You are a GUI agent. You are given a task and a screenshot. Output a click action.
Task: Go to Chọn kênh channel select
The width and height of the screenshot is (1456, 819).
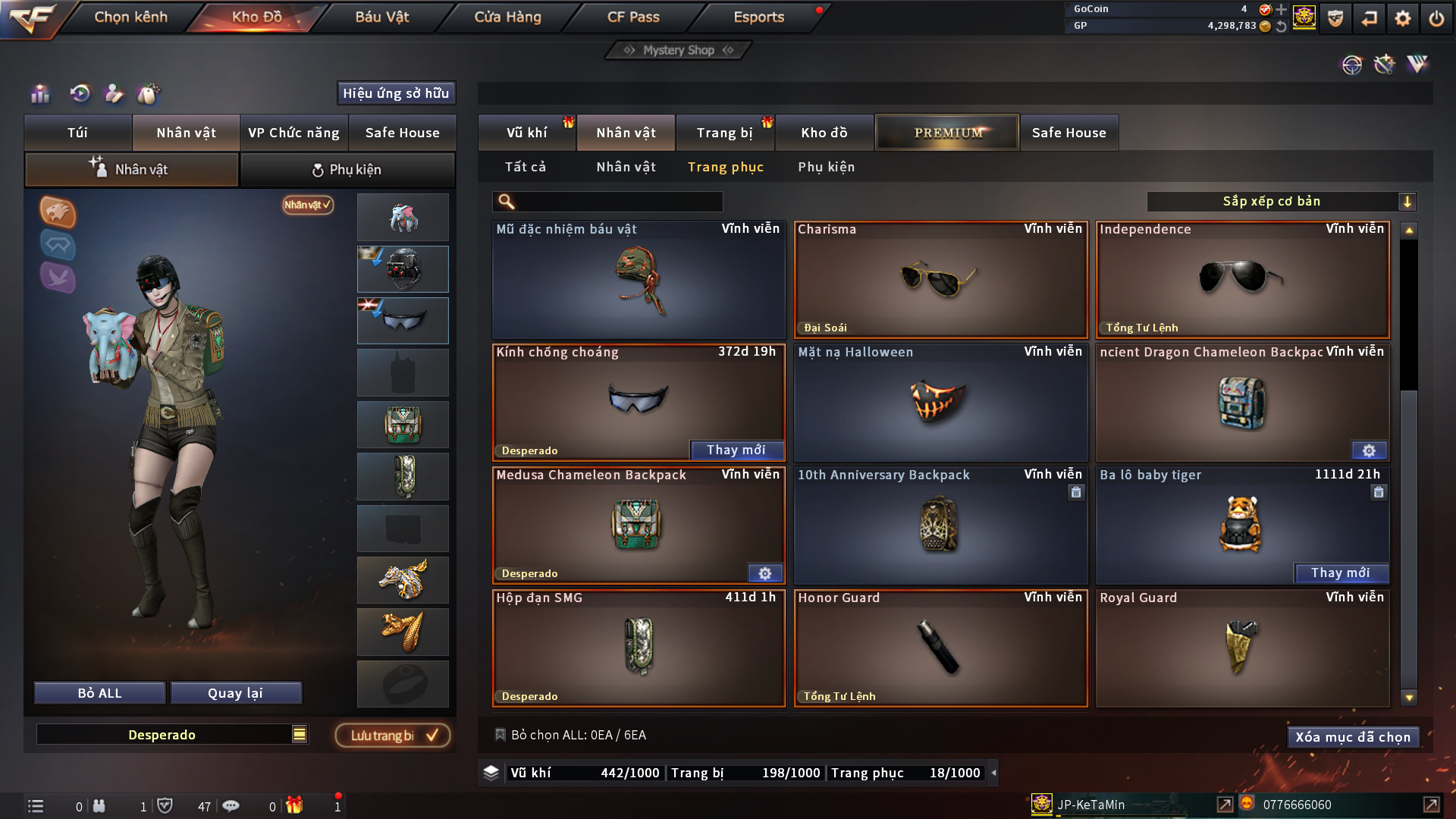(130, 17)
